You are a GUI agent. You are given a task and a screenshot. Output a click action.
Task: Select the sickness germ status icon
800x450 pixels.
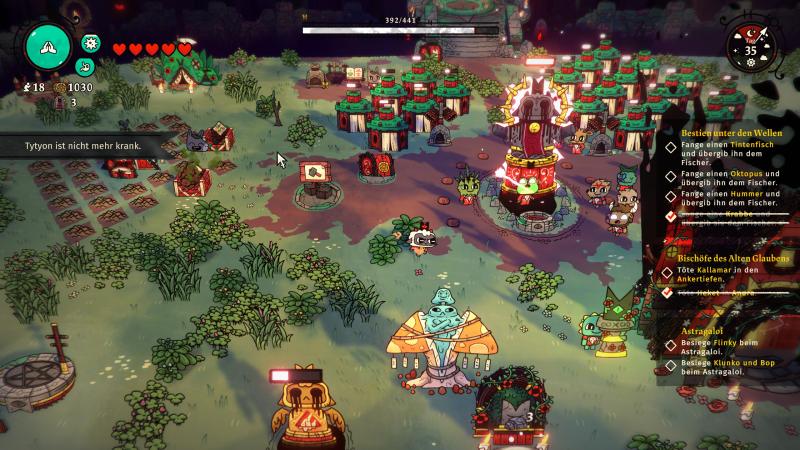91,43
